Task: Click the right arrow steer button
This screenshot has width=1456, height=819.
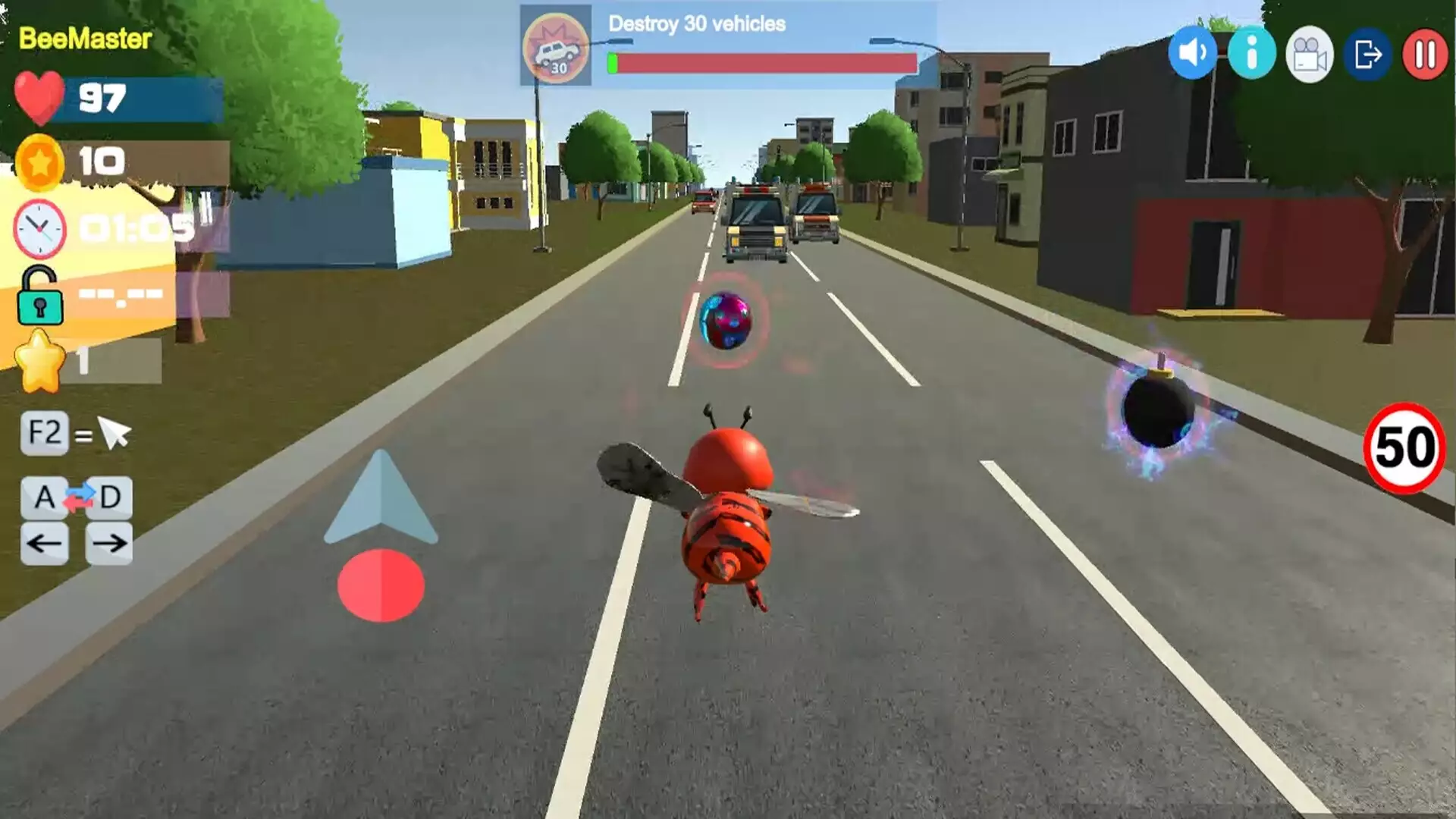Action: pyautogui.click(x=109, y=543)
